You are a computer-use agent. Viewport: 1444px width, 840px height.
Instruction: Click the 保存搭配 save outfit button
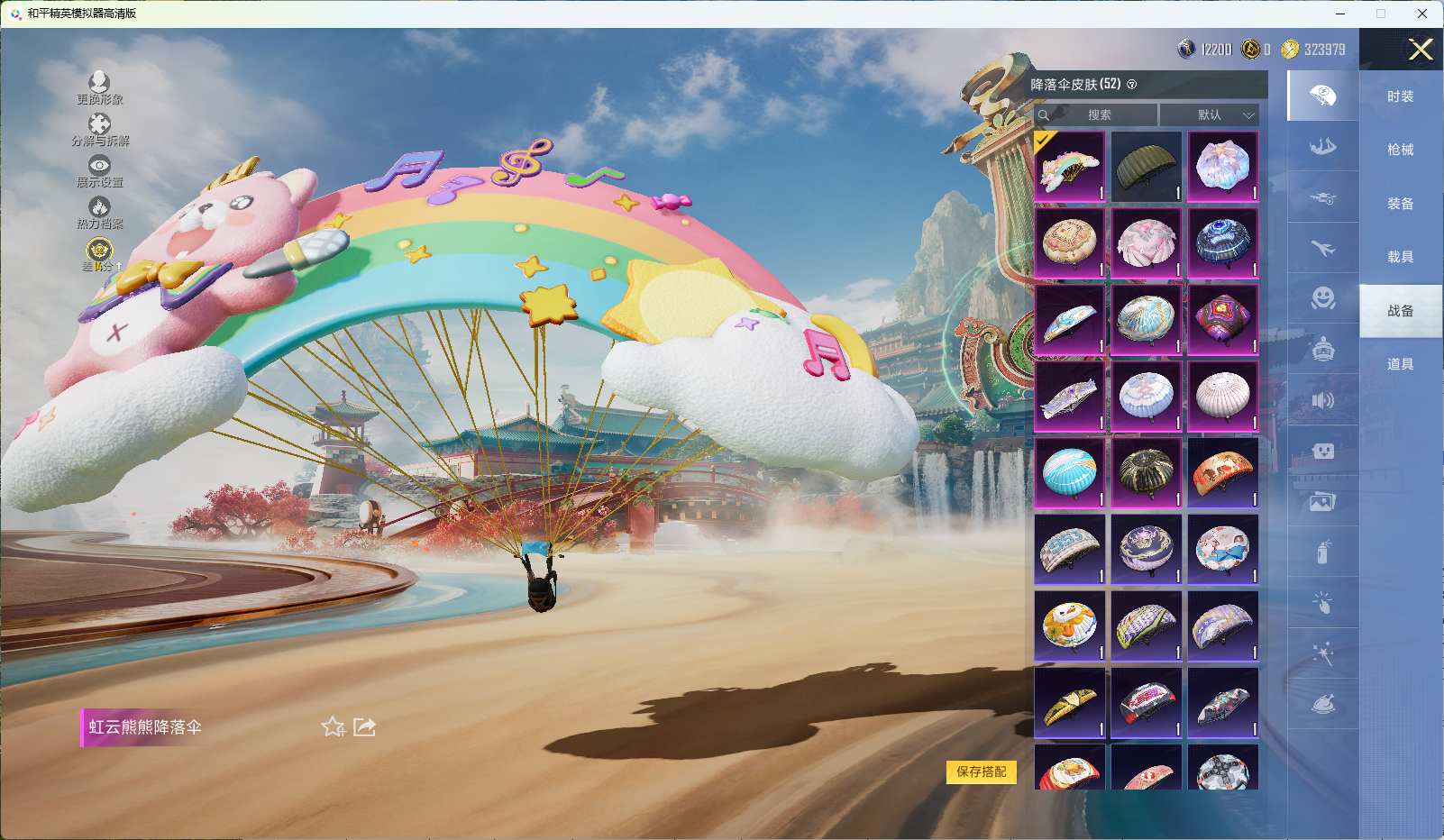pos(981,772)
